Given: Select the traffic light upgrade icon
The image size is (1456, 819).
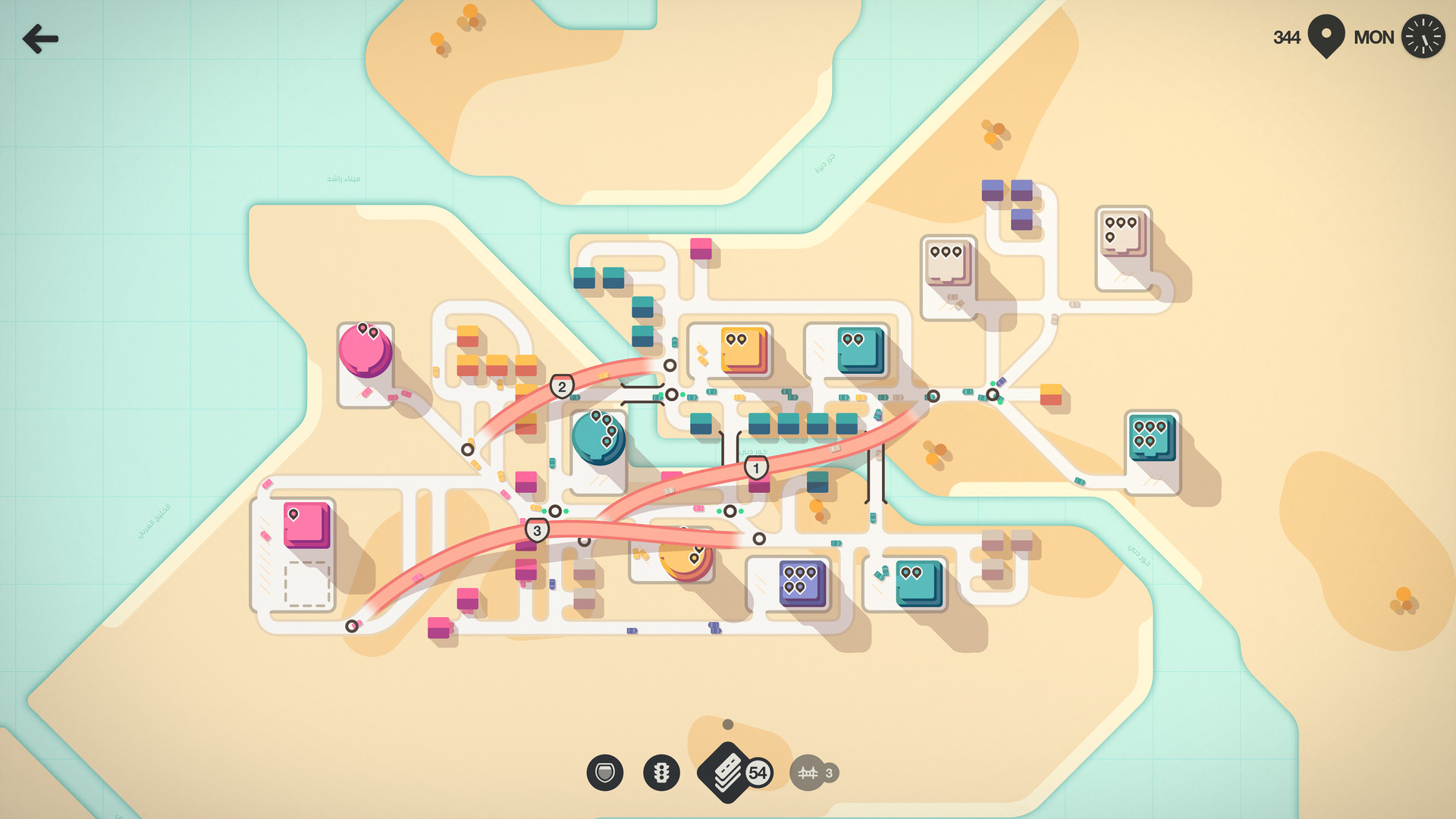Looking at the screenshot, I should (x=661, y=772).
